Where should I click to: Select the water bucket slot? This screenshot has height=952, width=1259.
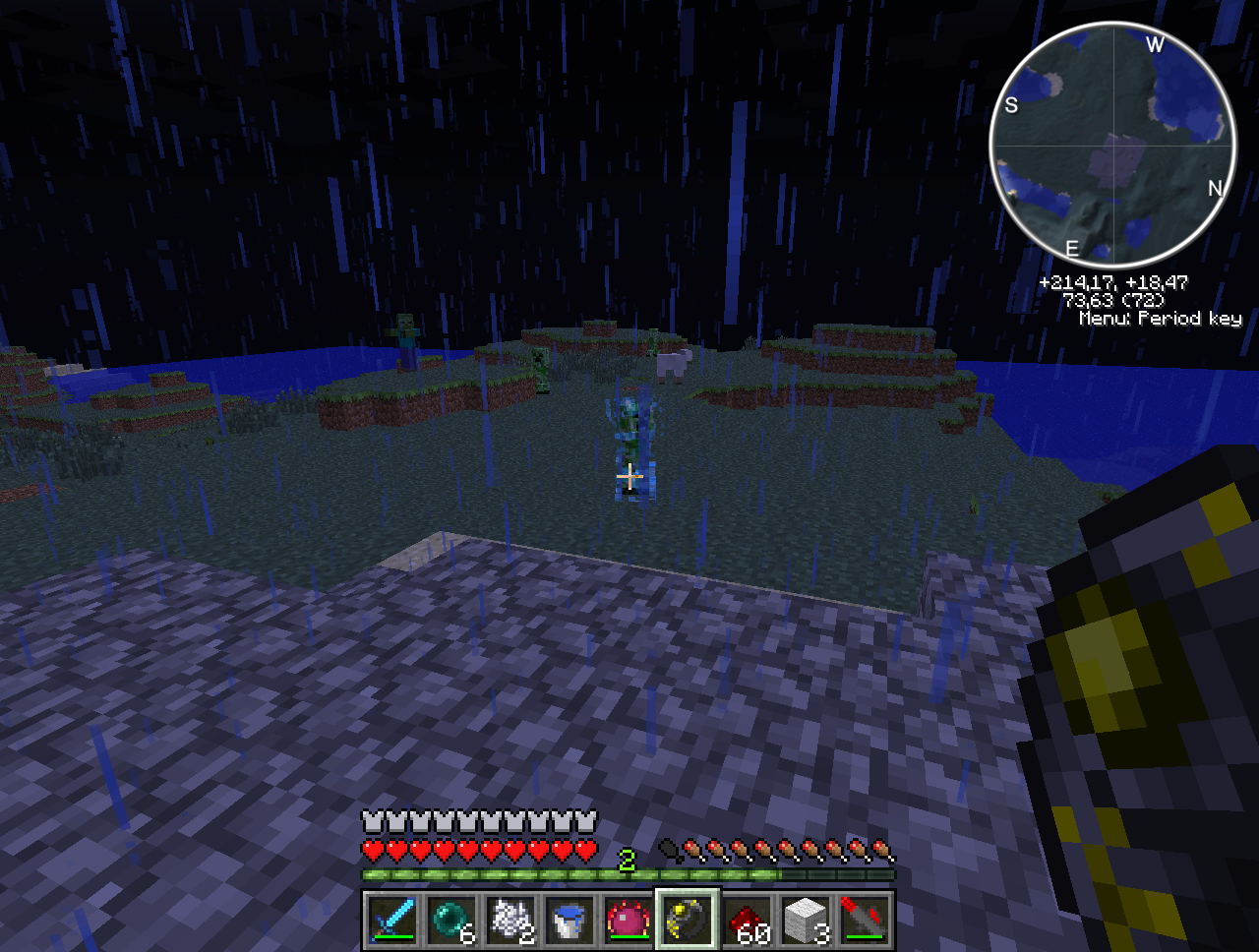pyautogui.click(x=570, y=921)
